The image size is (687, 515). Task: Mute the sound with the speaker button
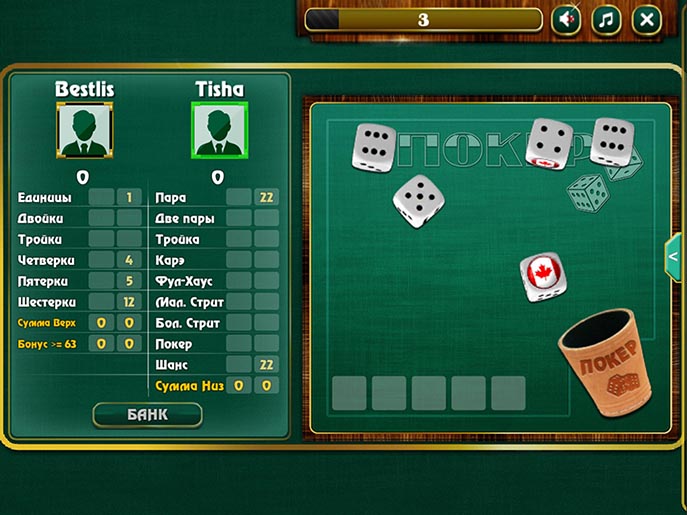point(567,19)
